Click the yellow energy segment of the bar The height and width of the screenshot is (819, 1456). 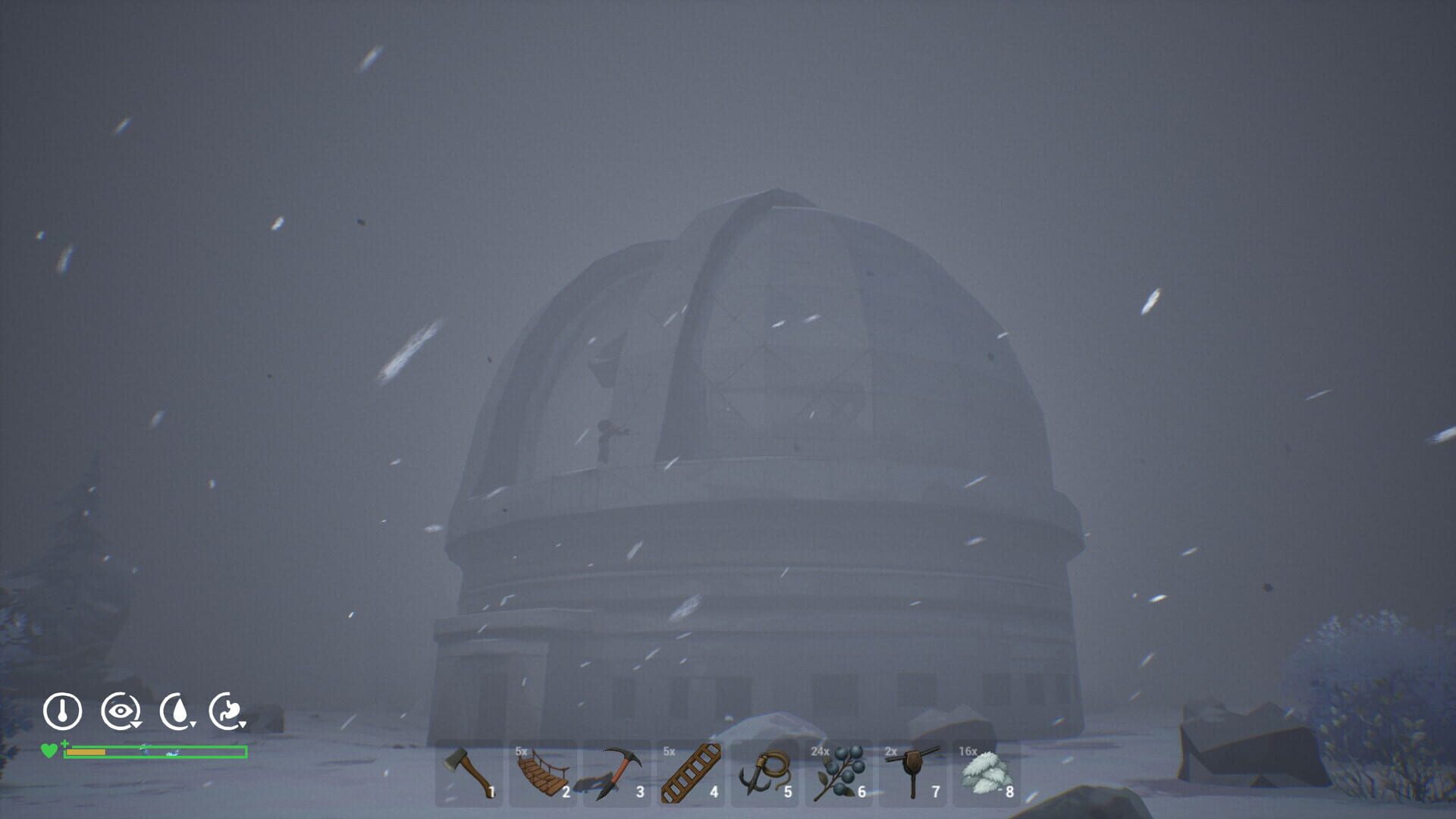coord(87,752)
